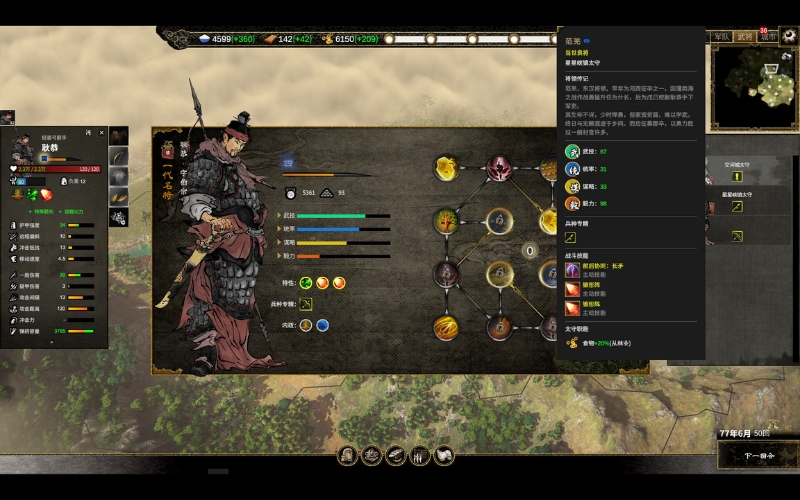Open the 武将 generals tab
The height and width of the screenshot is (500, 800).
click(745, 36)
